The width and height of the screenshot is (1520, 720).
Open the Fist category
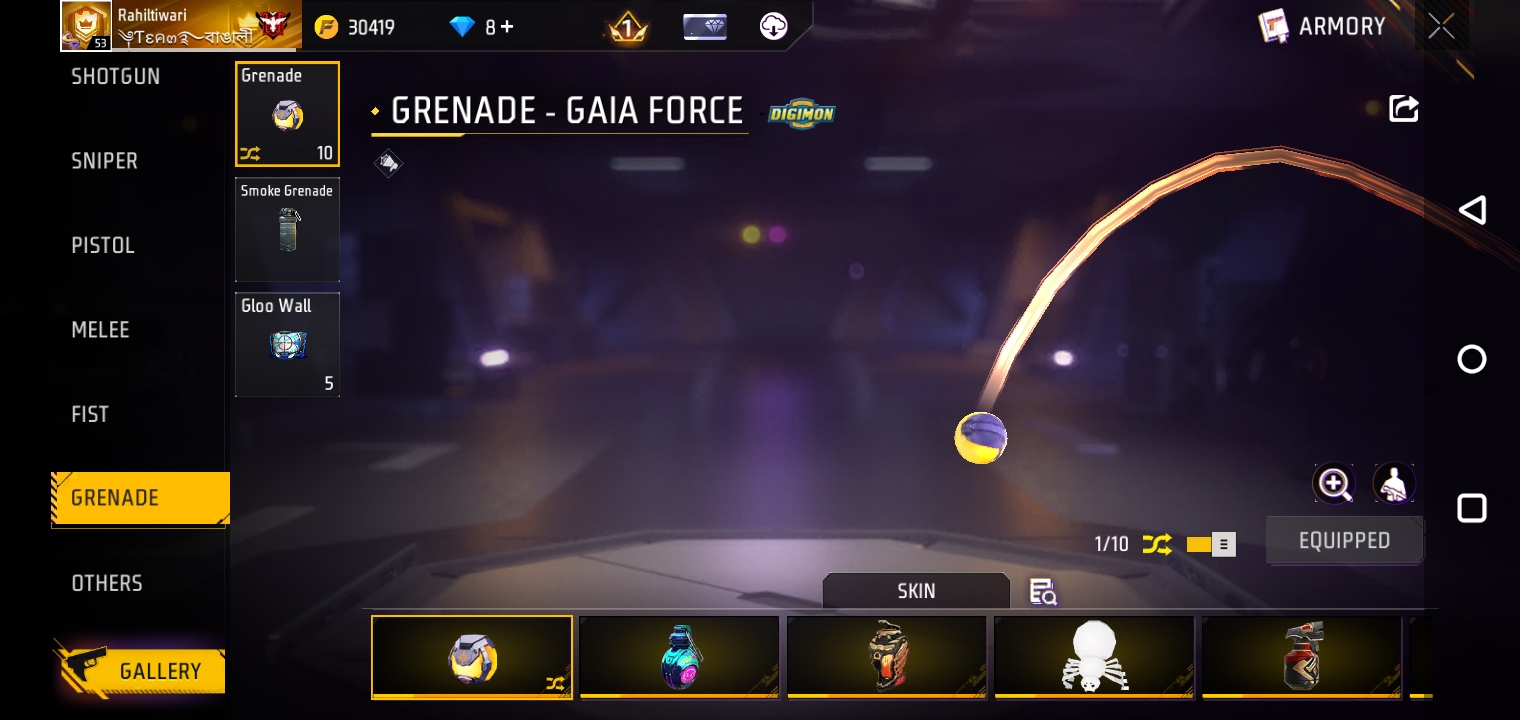[90, 414]
